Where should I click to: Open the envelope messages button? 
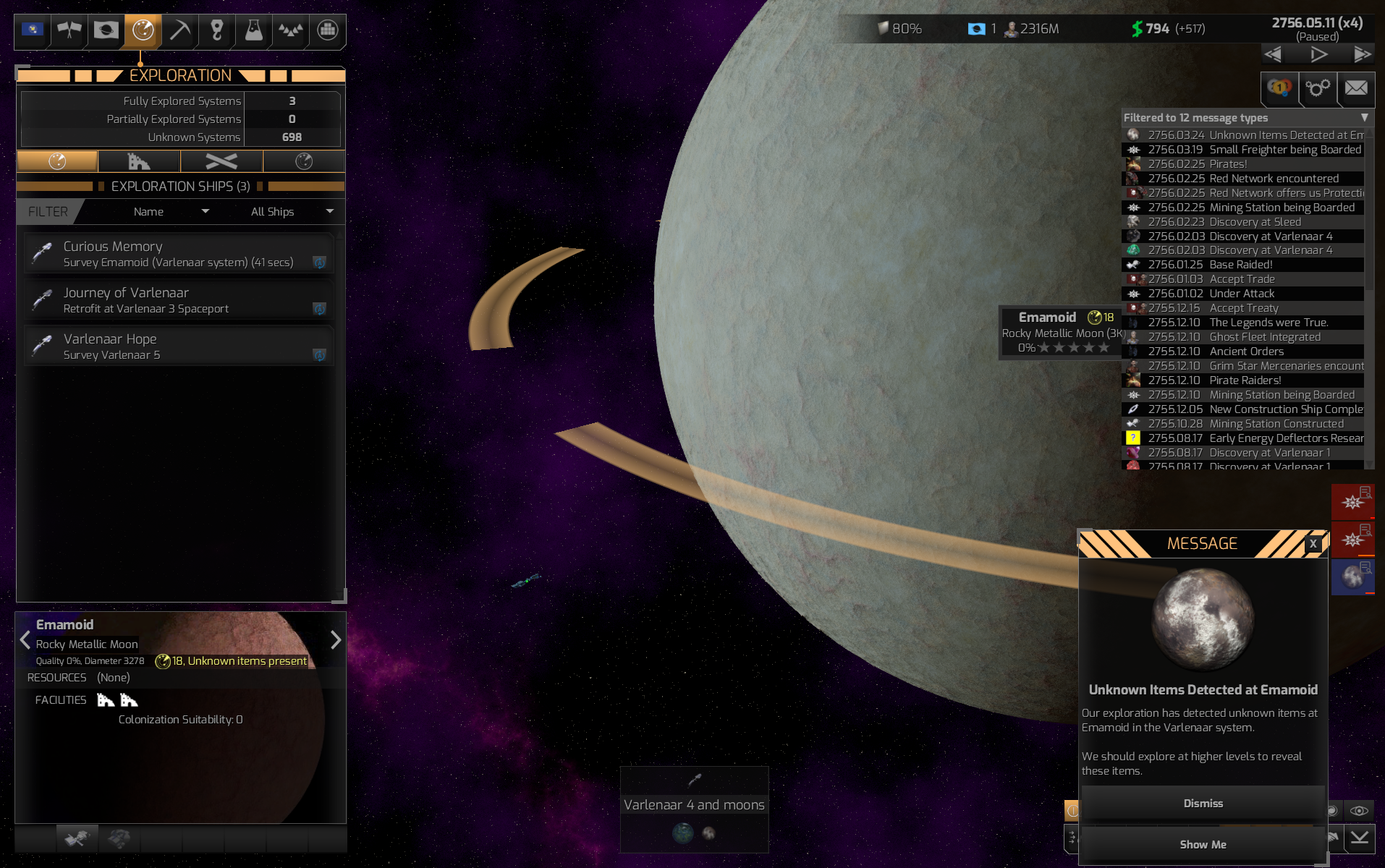(x=1355, y=88)
